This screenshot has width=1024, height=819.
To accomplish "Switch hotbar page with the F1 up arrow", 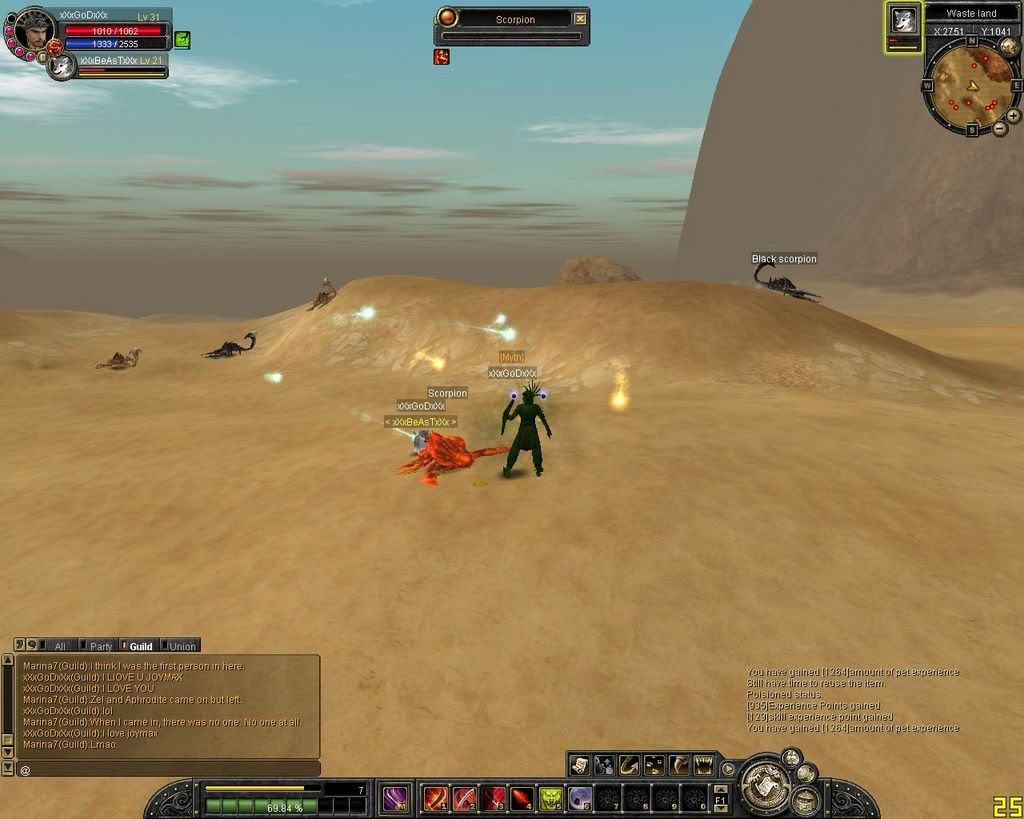I will click(720, 789).
